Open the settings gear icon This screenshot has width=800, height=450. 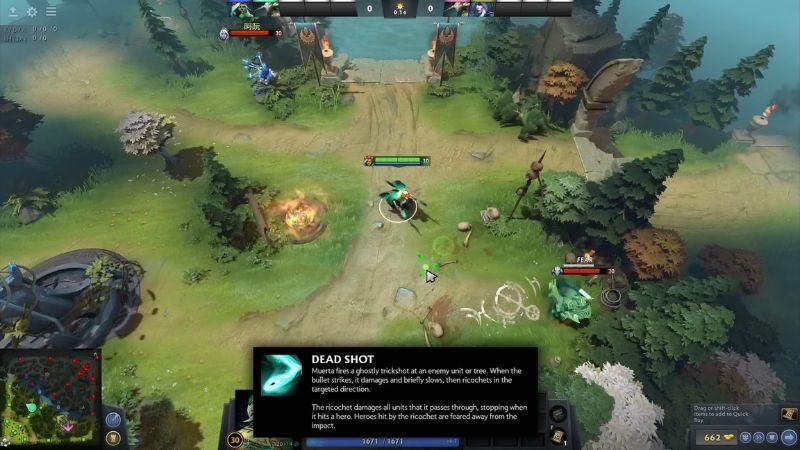(x=31, y=11)
